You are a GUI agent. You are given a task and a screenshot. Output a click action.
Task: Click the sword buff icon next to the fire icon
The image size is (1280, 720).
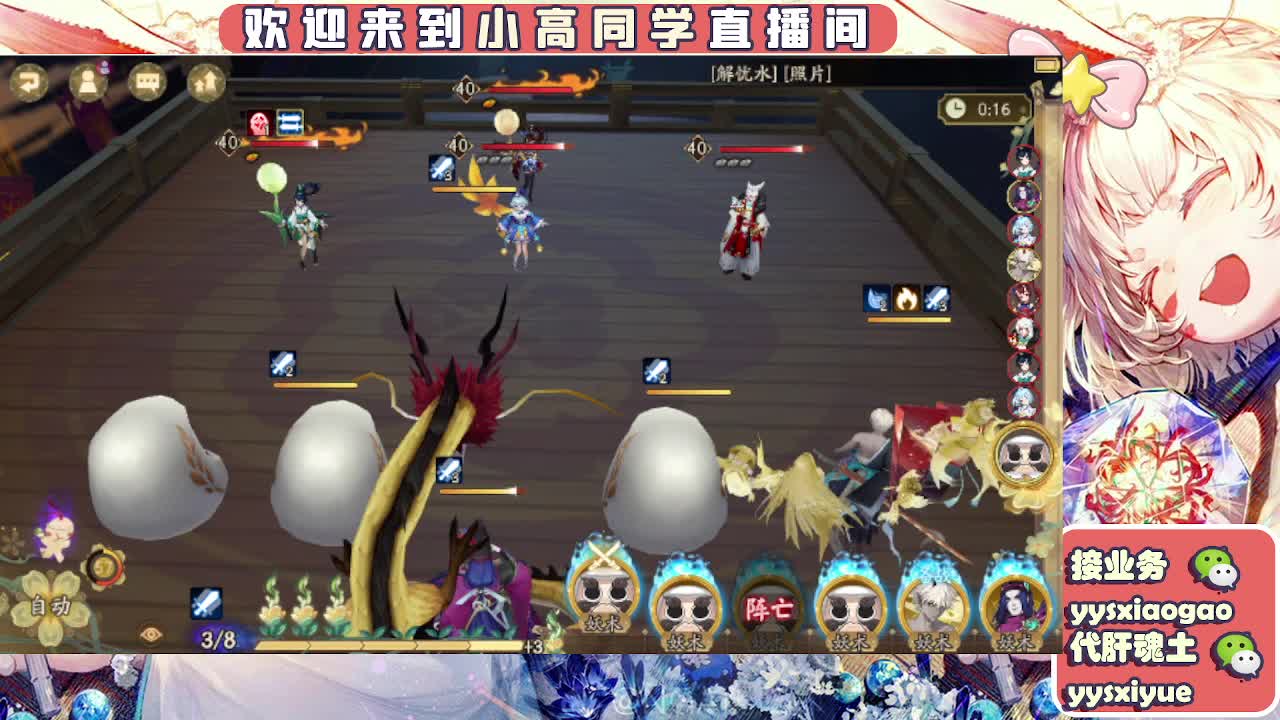(936, 297)
